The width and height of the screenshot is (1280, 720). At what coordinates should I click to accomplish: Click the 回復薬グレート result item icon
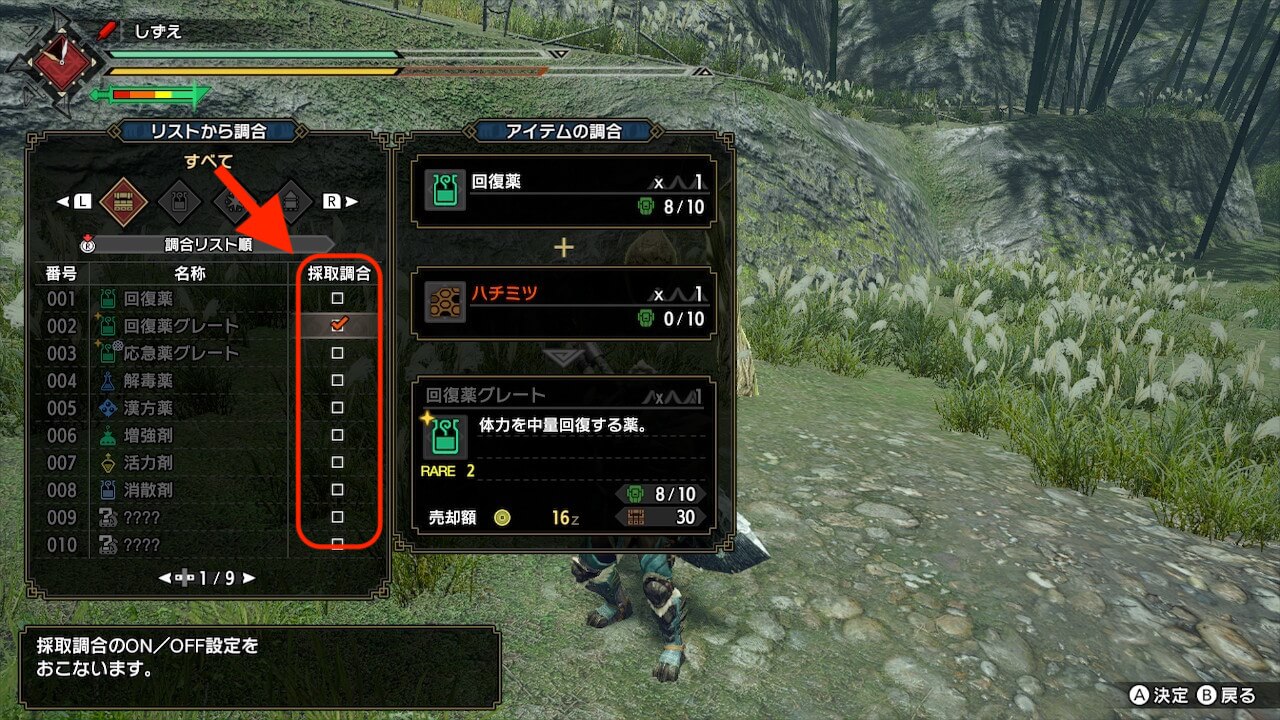tap(445, 438)
